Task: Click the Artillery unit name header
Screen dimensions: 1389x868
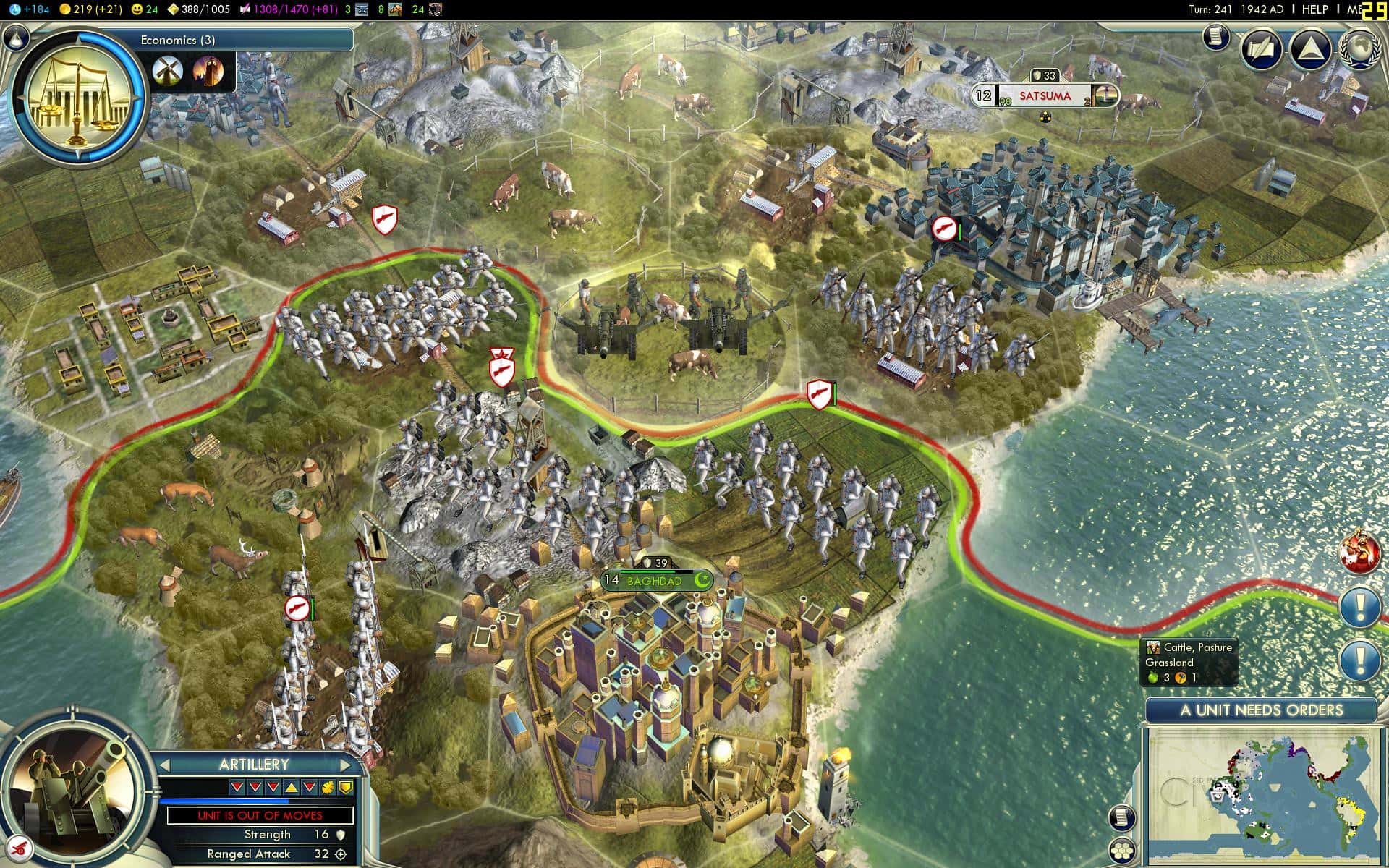Action: point(254,765)
